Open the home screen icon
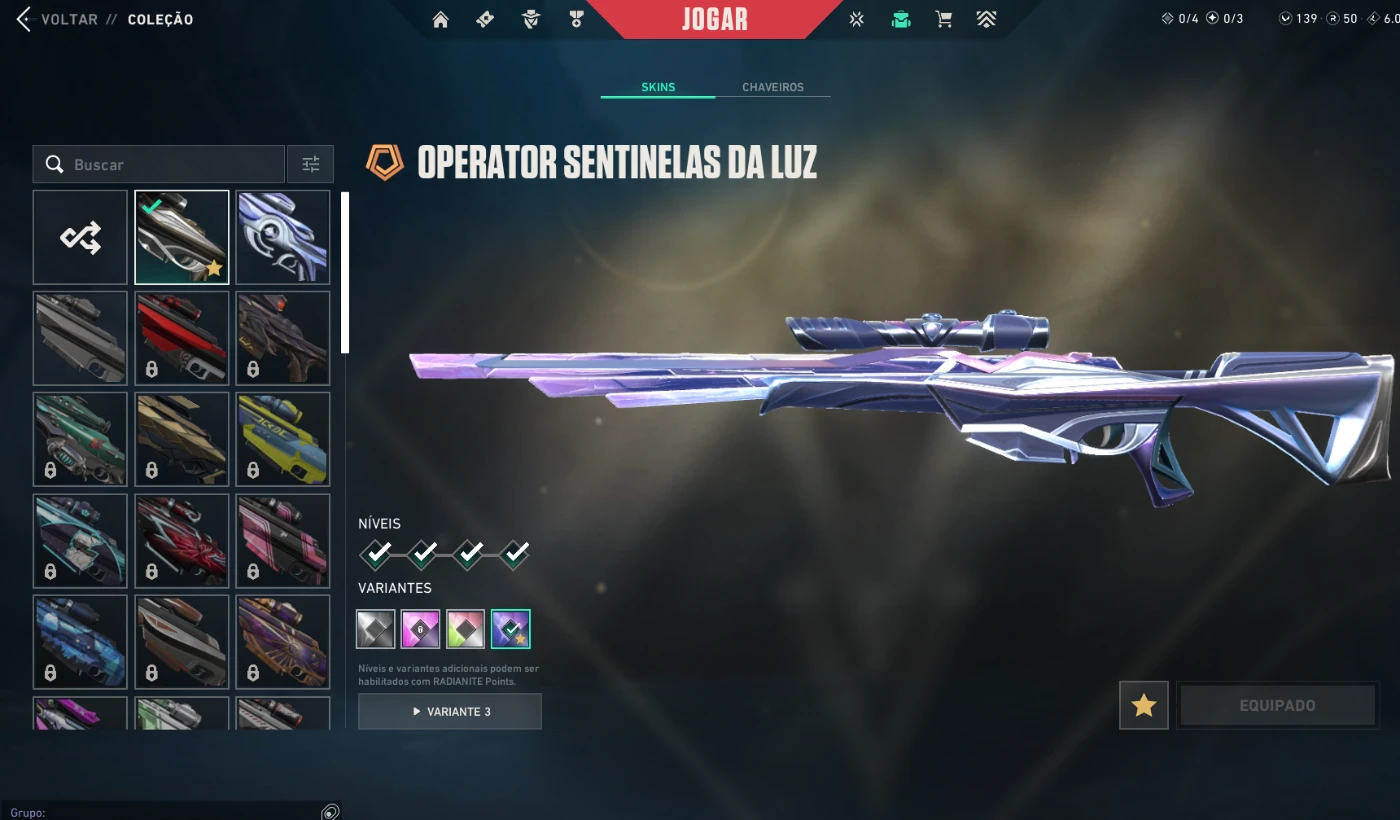The height and width of the screenshot is (820, 1400). pos(440,19)
